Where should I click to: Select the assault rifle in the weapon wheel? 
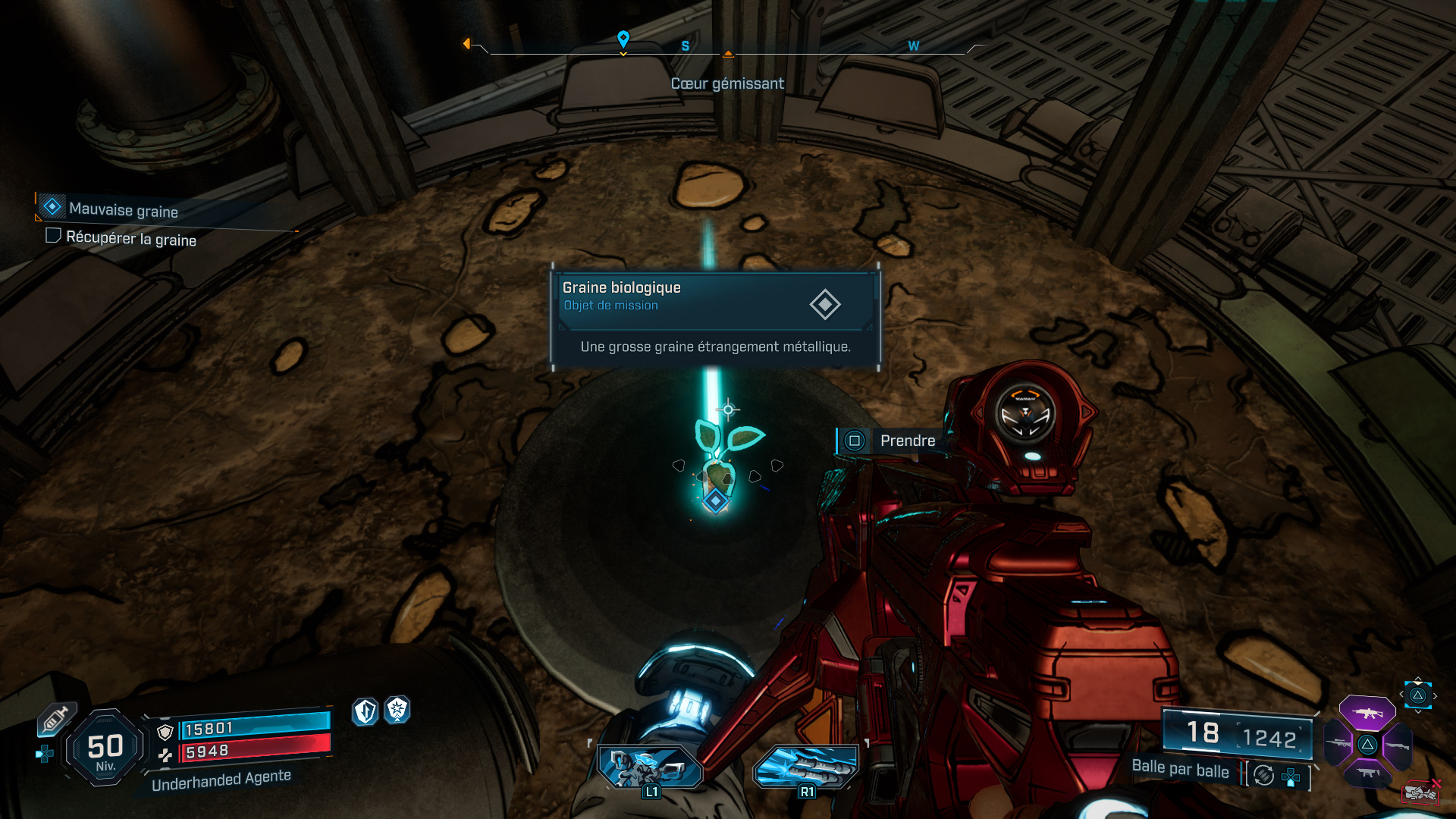click(1367, 712)
